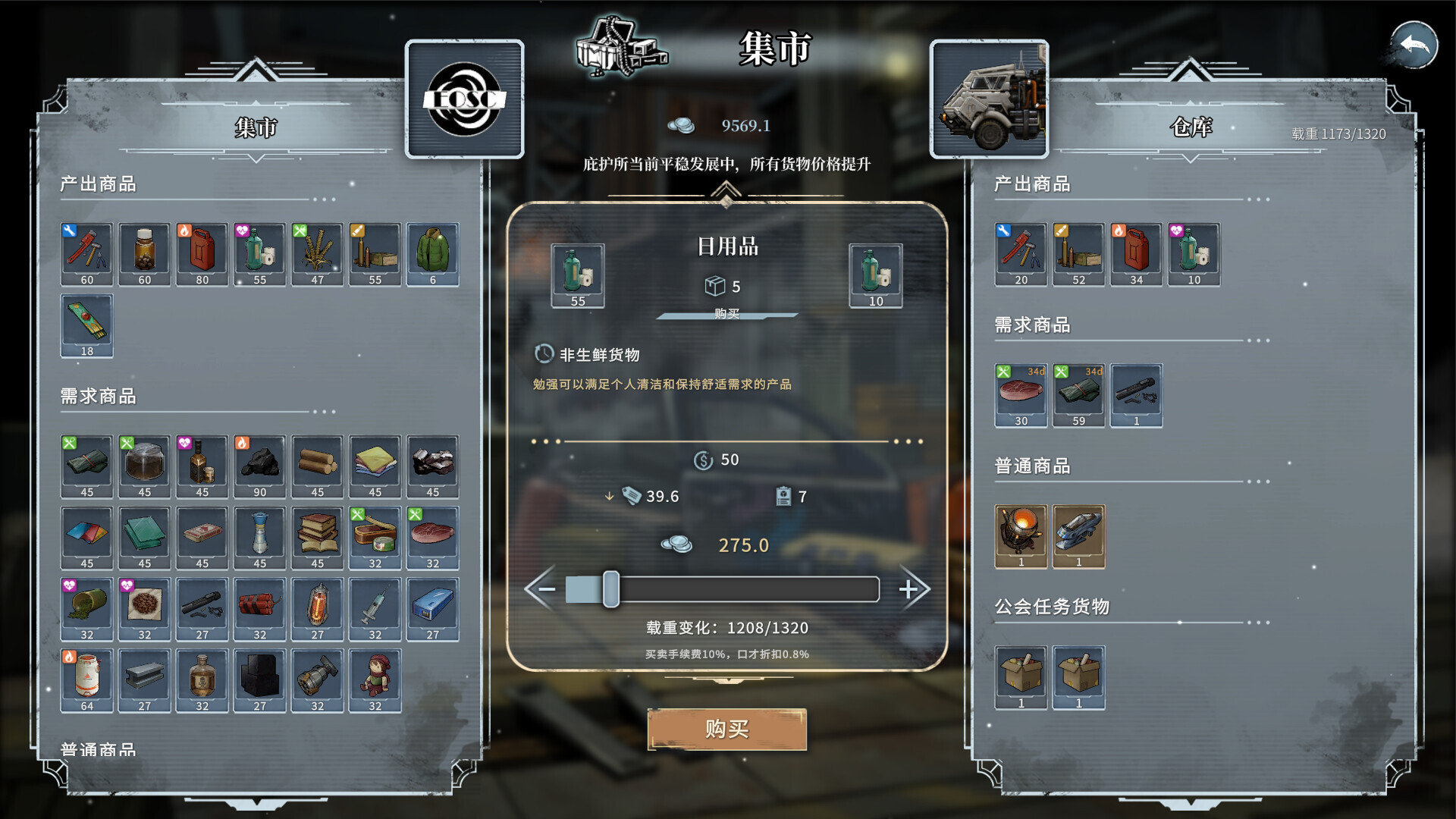This screenshot has width=1456, height=819.
Task: Click a guild task cargo box in warehouse
Action: [1021, 677]
